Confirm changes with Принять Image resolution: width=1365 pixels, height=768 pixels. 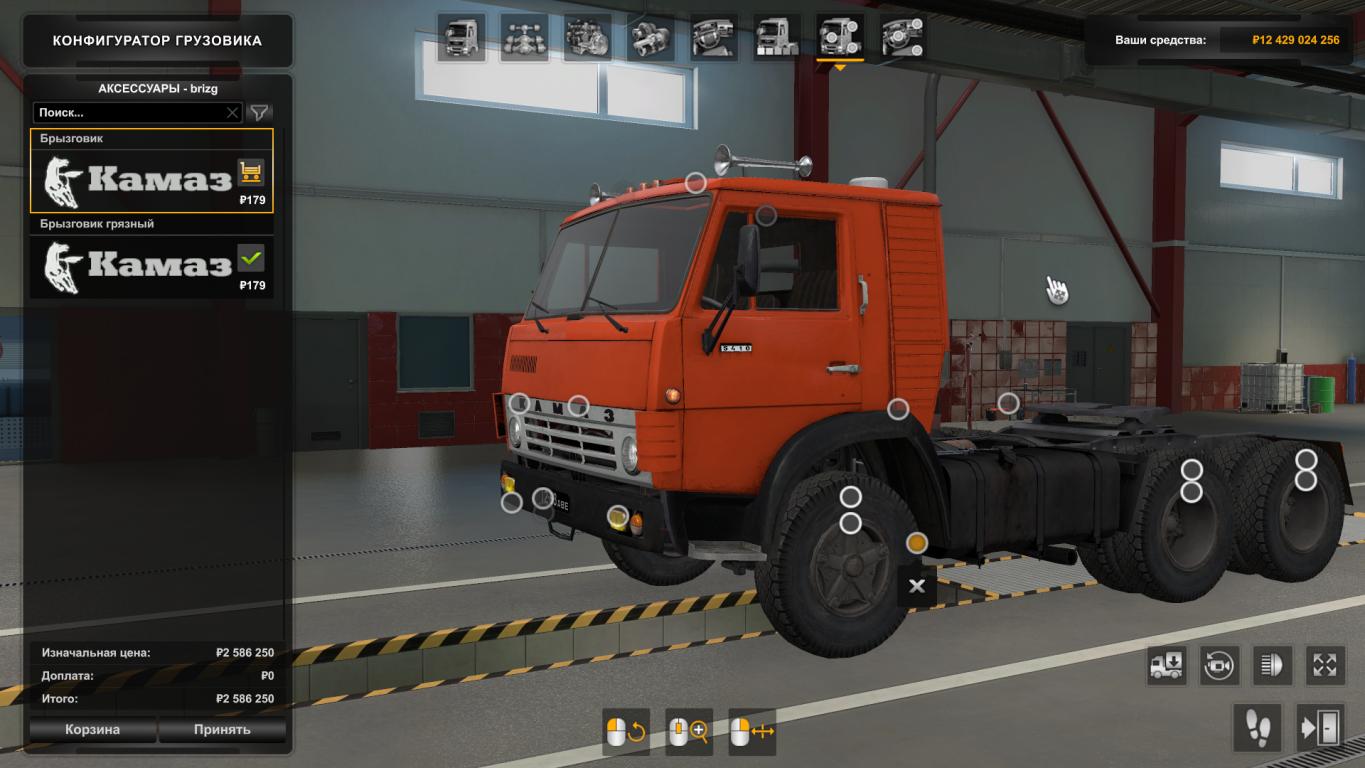(222, 729)
